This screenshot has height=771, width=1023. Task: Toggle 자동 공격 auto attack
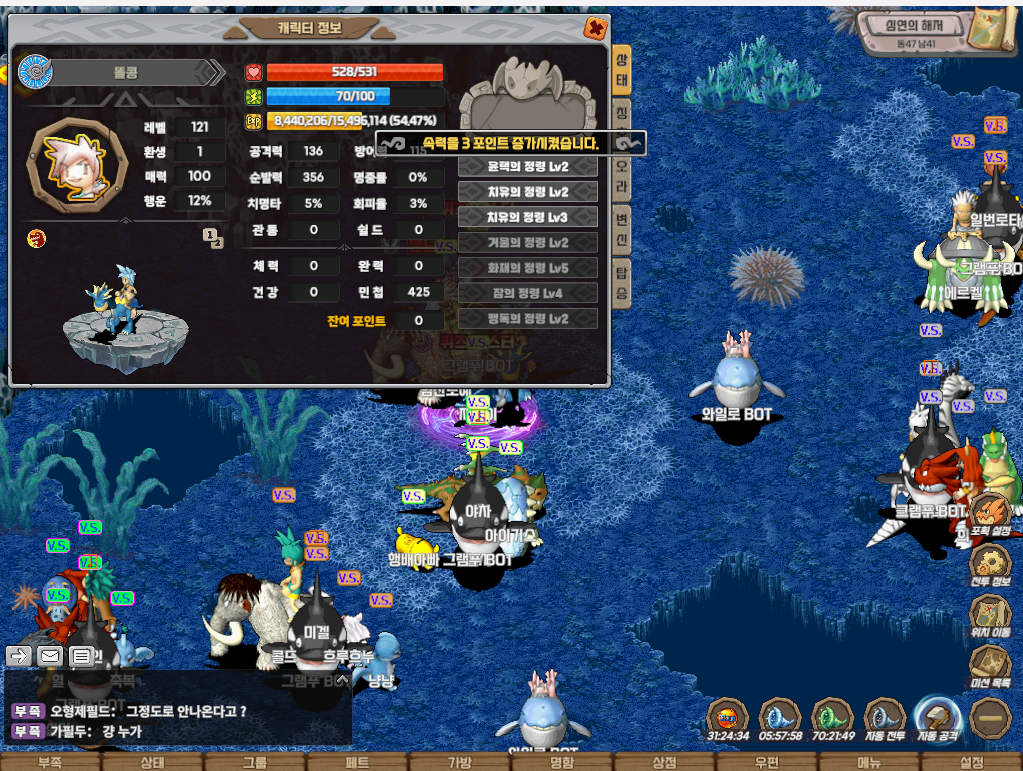point(938,718)
